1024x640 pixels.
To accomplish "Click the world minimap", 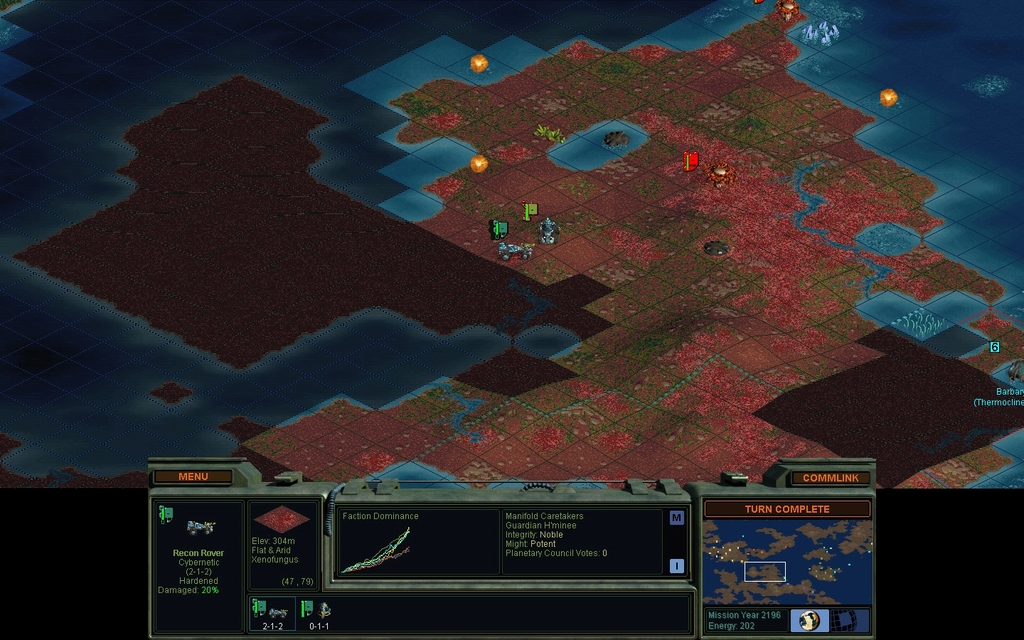I will click(786, 563).
